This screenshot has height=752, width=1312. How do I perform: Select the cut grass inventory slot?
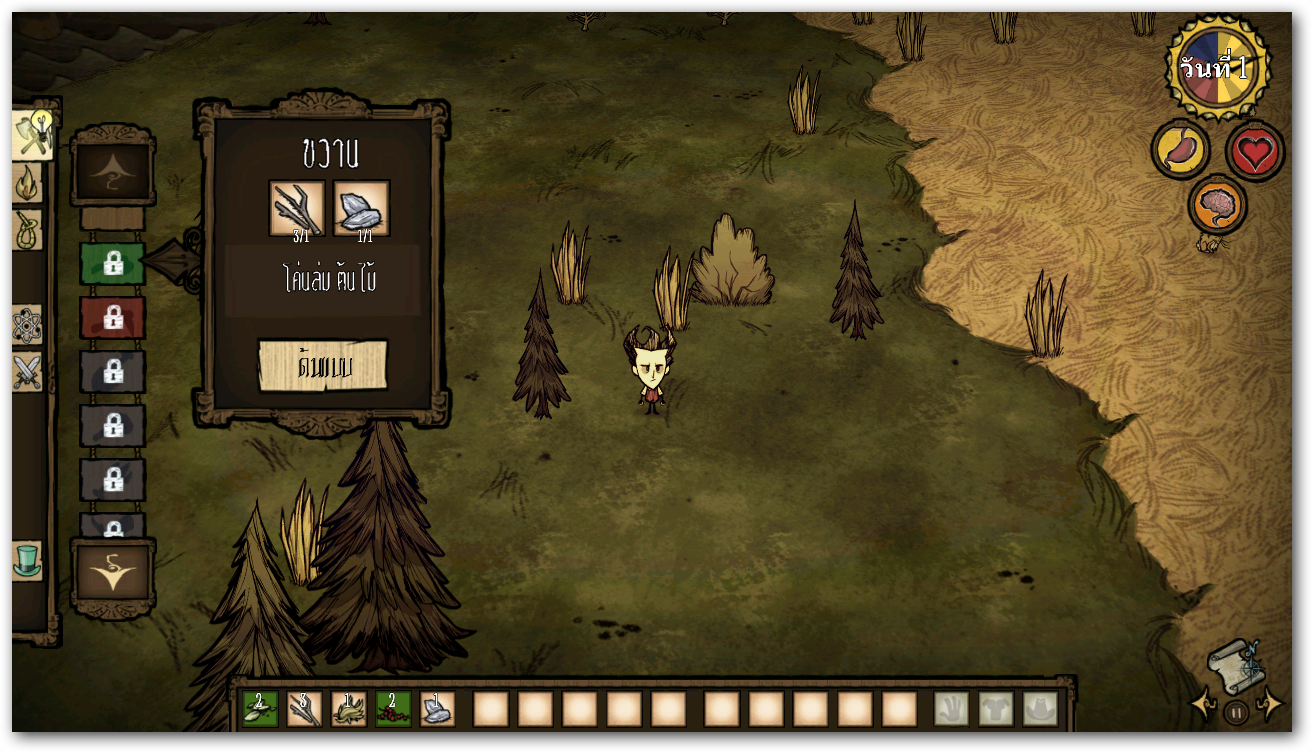(x=348, y=709)
